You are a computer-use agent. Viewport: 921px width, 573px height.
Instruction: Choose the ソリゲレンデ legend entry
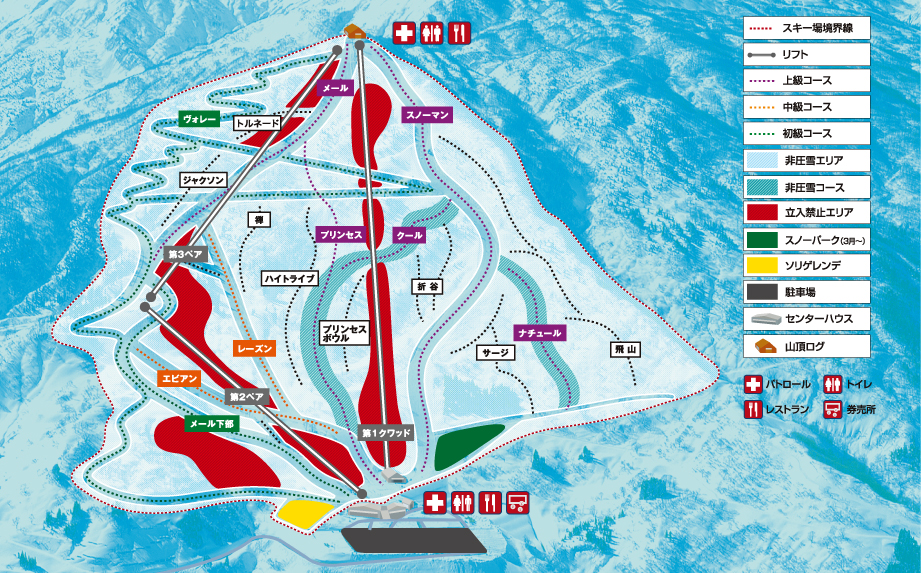click(x=806, y=265)
